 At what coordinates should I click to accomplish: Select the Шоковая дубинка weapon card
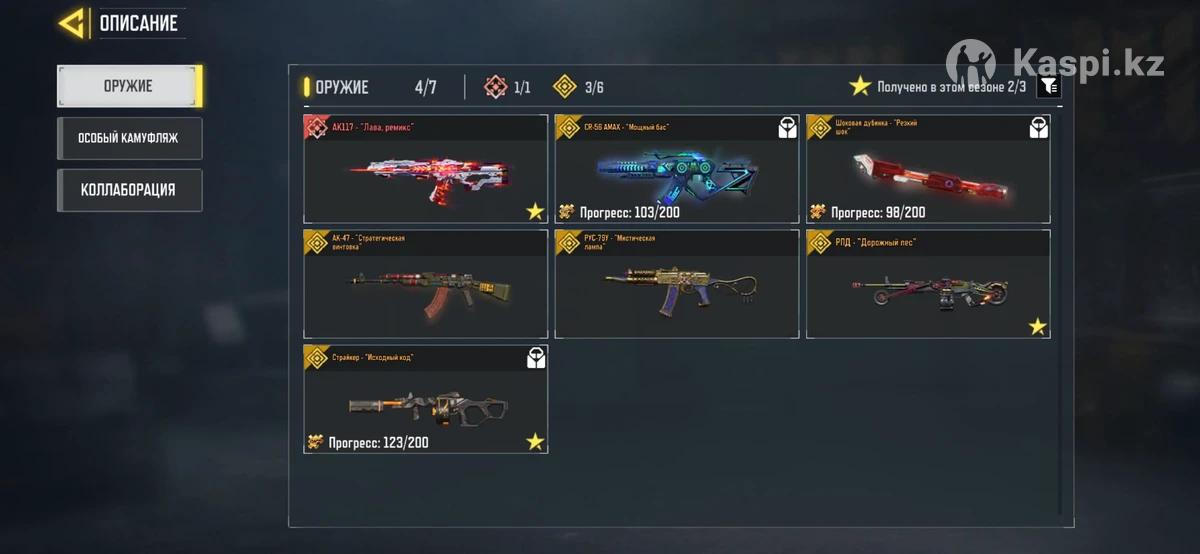tap(928, 170)
